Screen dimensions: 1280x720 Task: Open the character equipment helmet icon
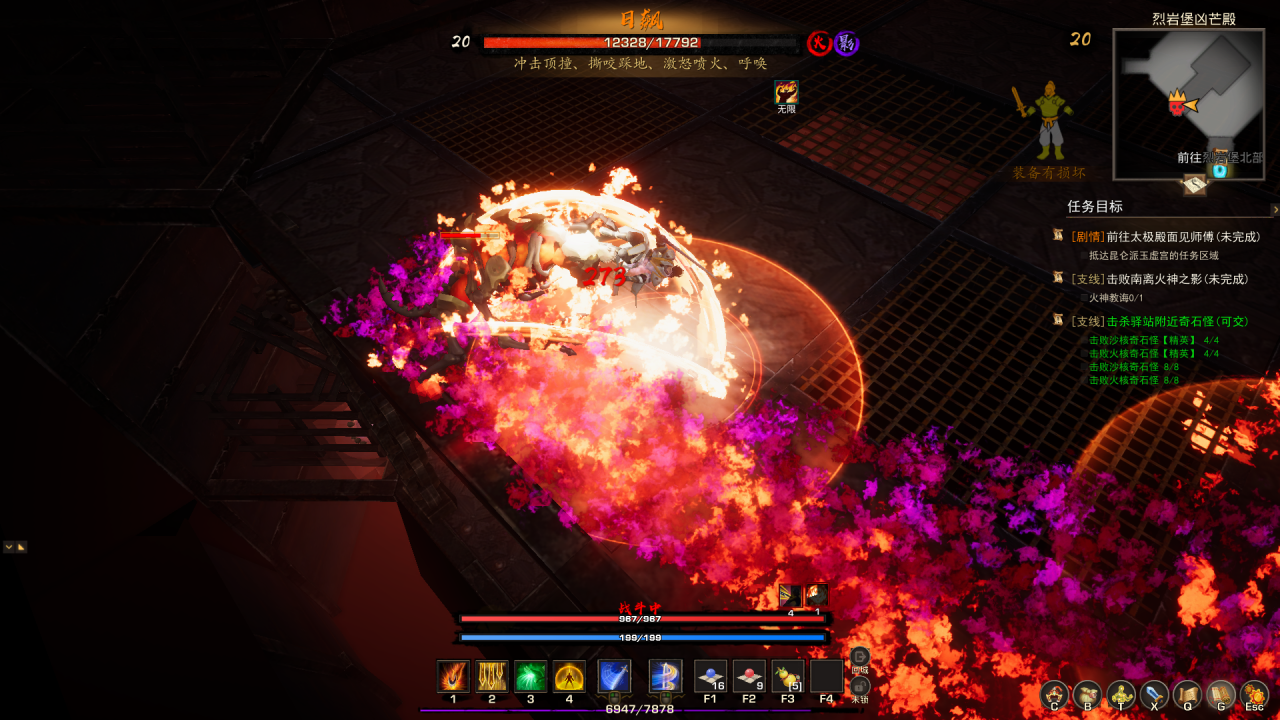[x=1054, y=694]
